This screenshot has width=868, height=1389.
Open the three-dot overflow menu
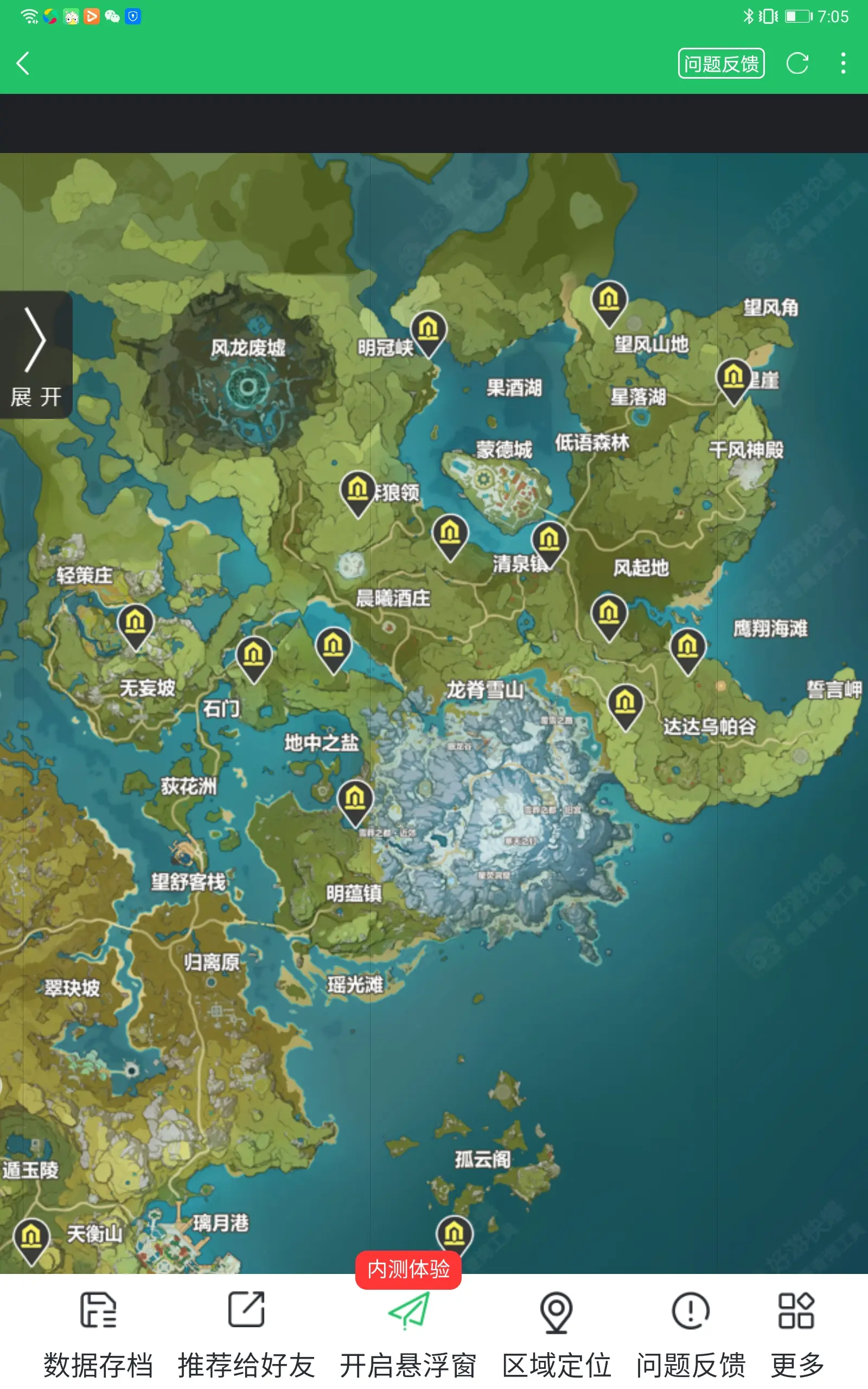[x=843, y=64]
